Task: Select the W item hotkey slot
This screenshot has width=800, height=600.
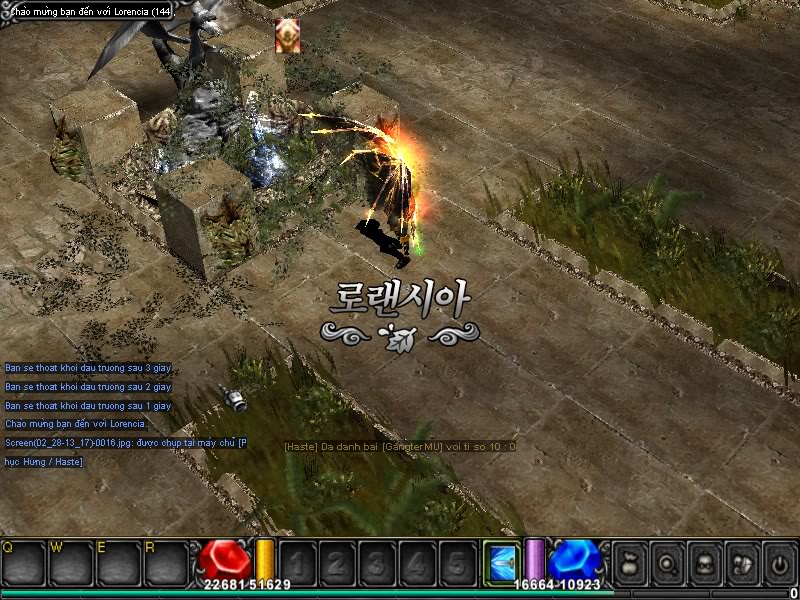Action: (70, 562)
